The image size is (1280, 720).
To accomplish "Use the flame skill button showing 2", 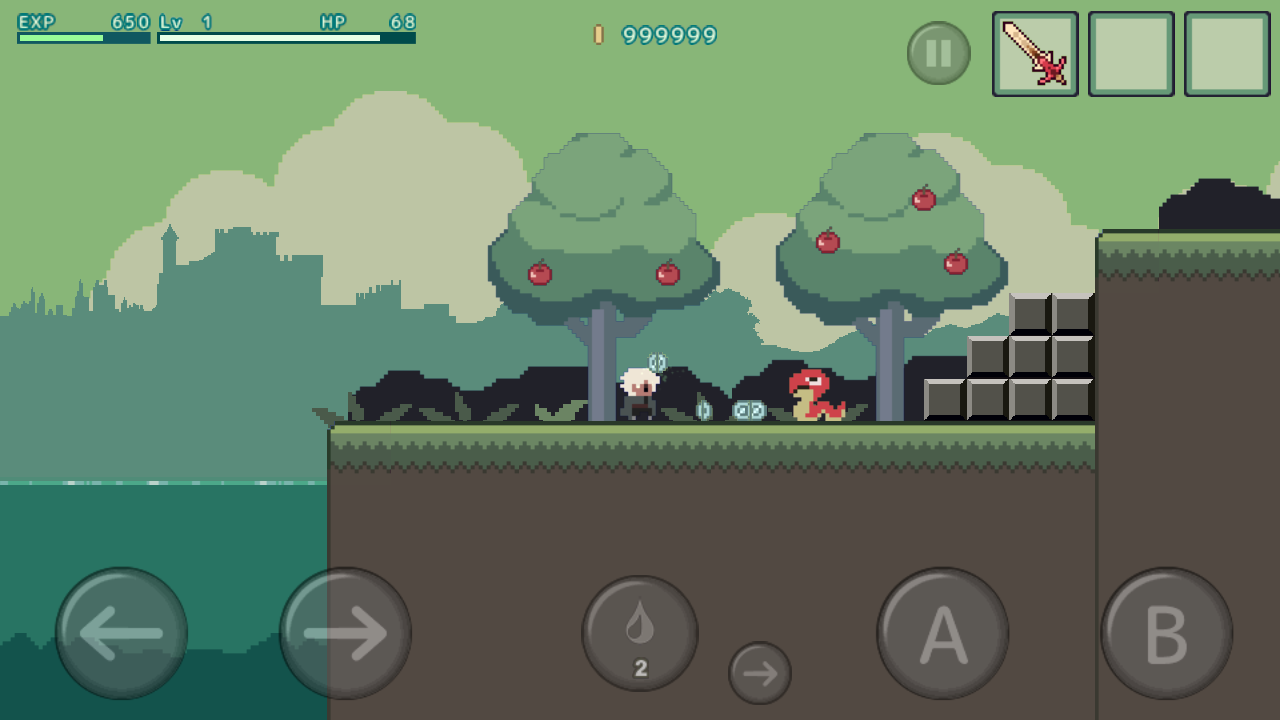I will click(640, 633).
